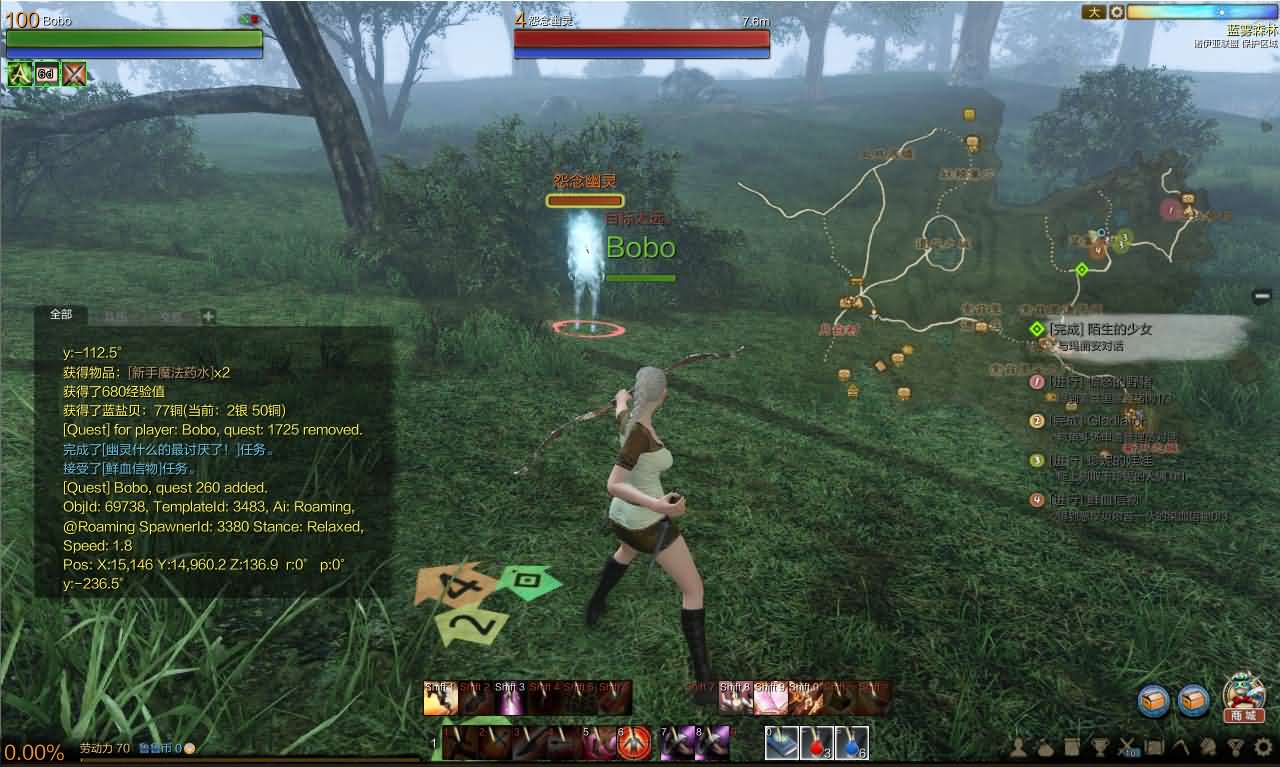Open the bag inventory menu icon

pos(1044,746)
